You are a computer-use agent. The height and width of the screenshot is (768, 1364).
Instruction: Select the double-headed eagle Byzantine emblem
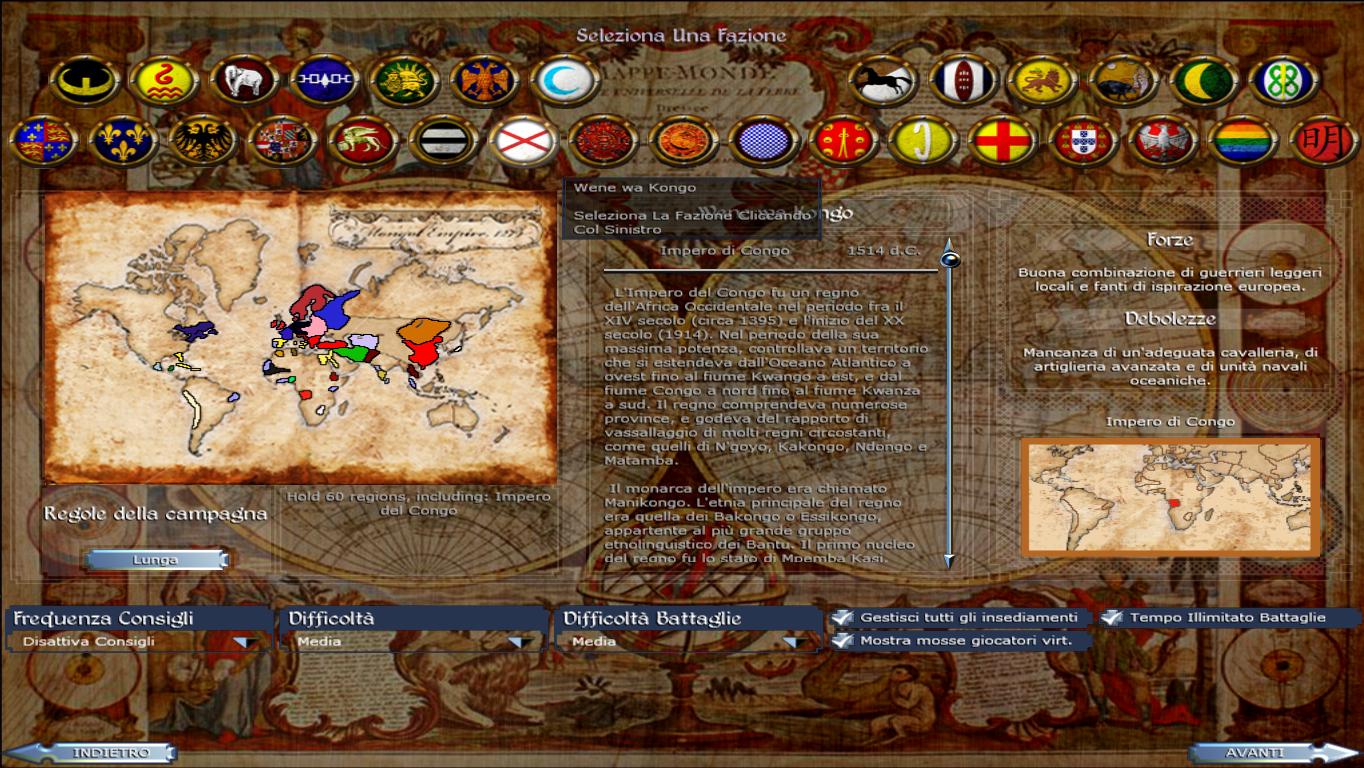(482, 81)
